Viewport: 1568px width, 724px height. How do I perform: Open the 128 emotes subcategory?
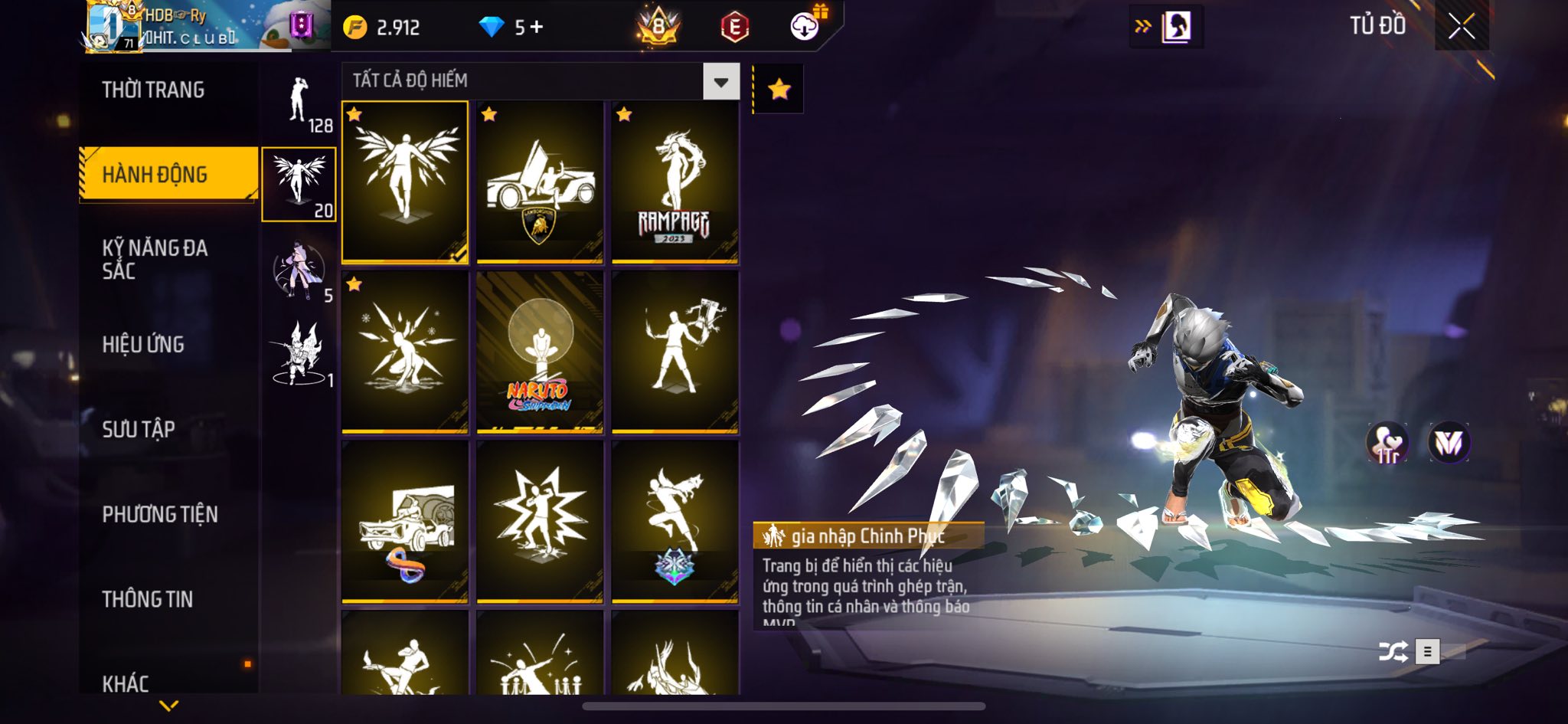300,102
